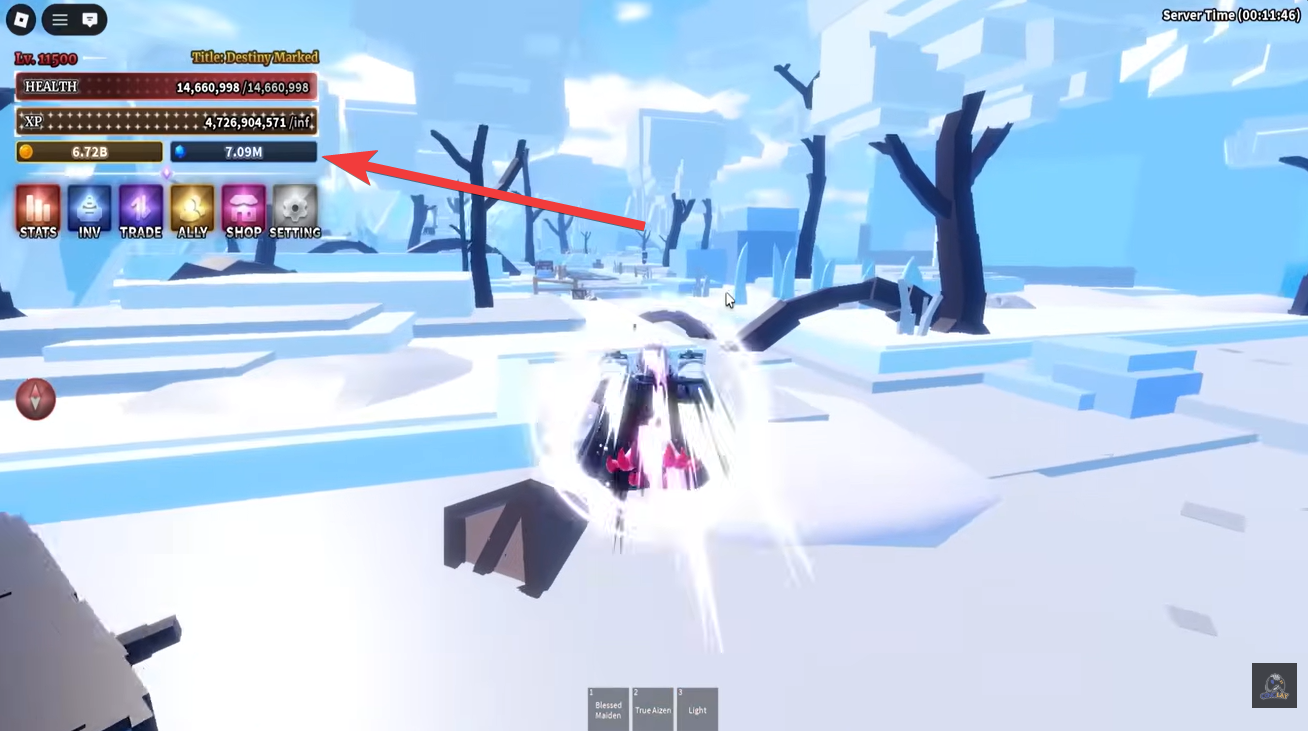Select the Light hotbar slot
1308x731 pixels.
697,706
